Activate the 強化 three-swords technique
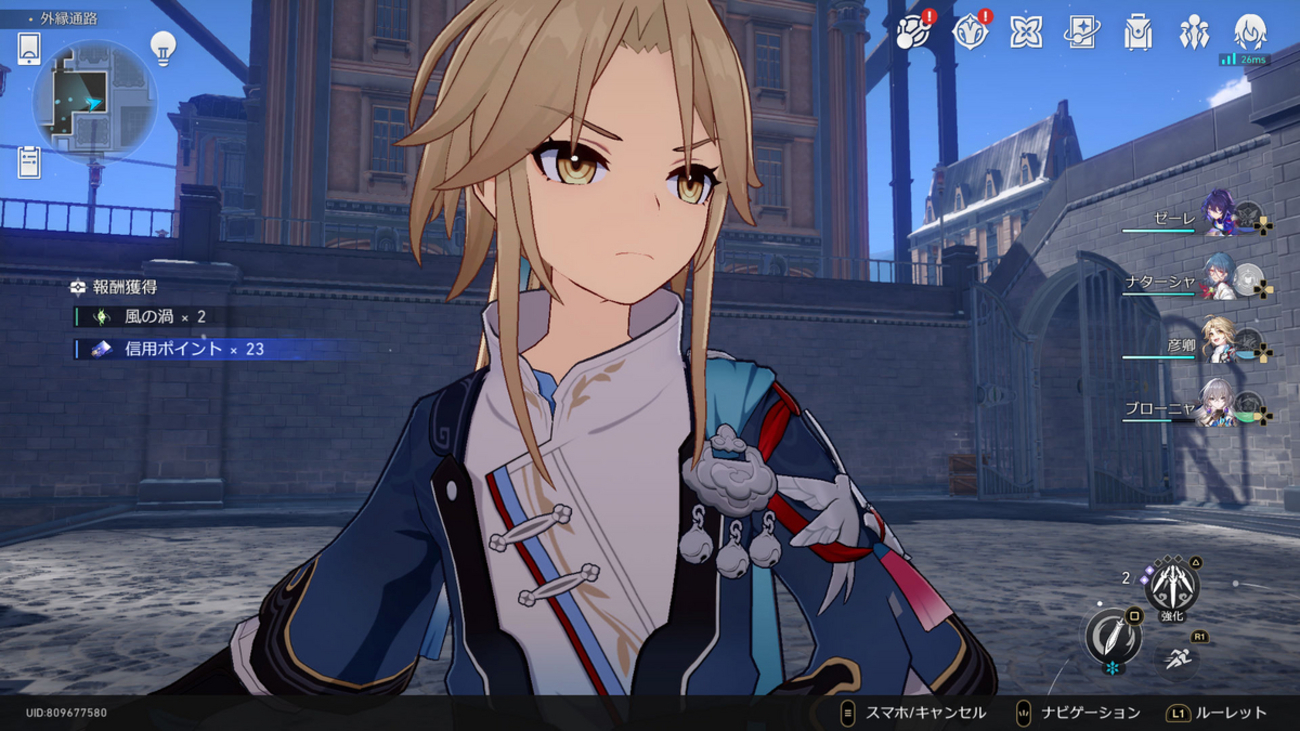Image resolution: width=1300 pixels, height=731 pixels. 1171,587
